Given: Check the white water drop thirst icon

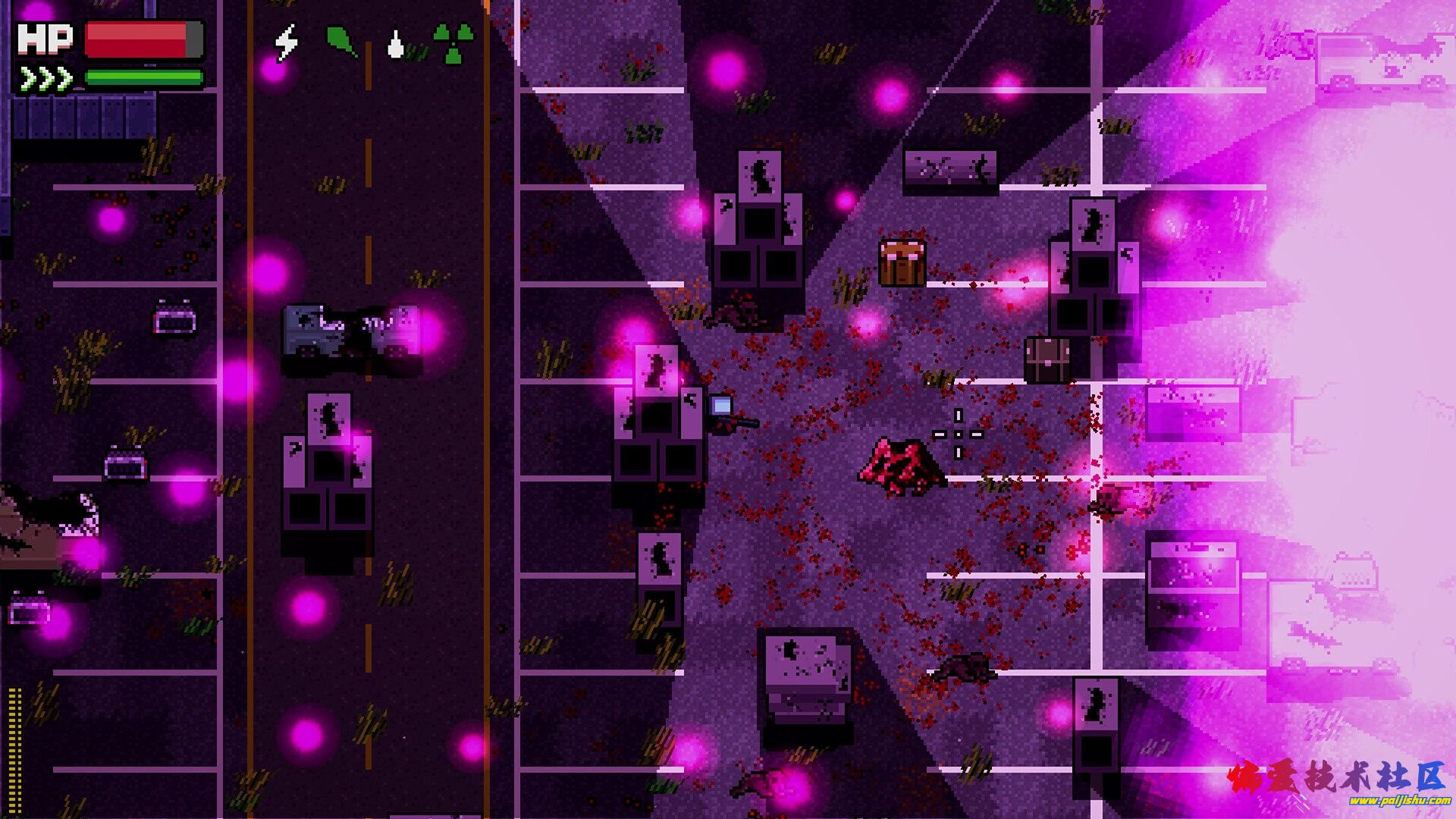Looking at the screenshot, I should 395,44.
